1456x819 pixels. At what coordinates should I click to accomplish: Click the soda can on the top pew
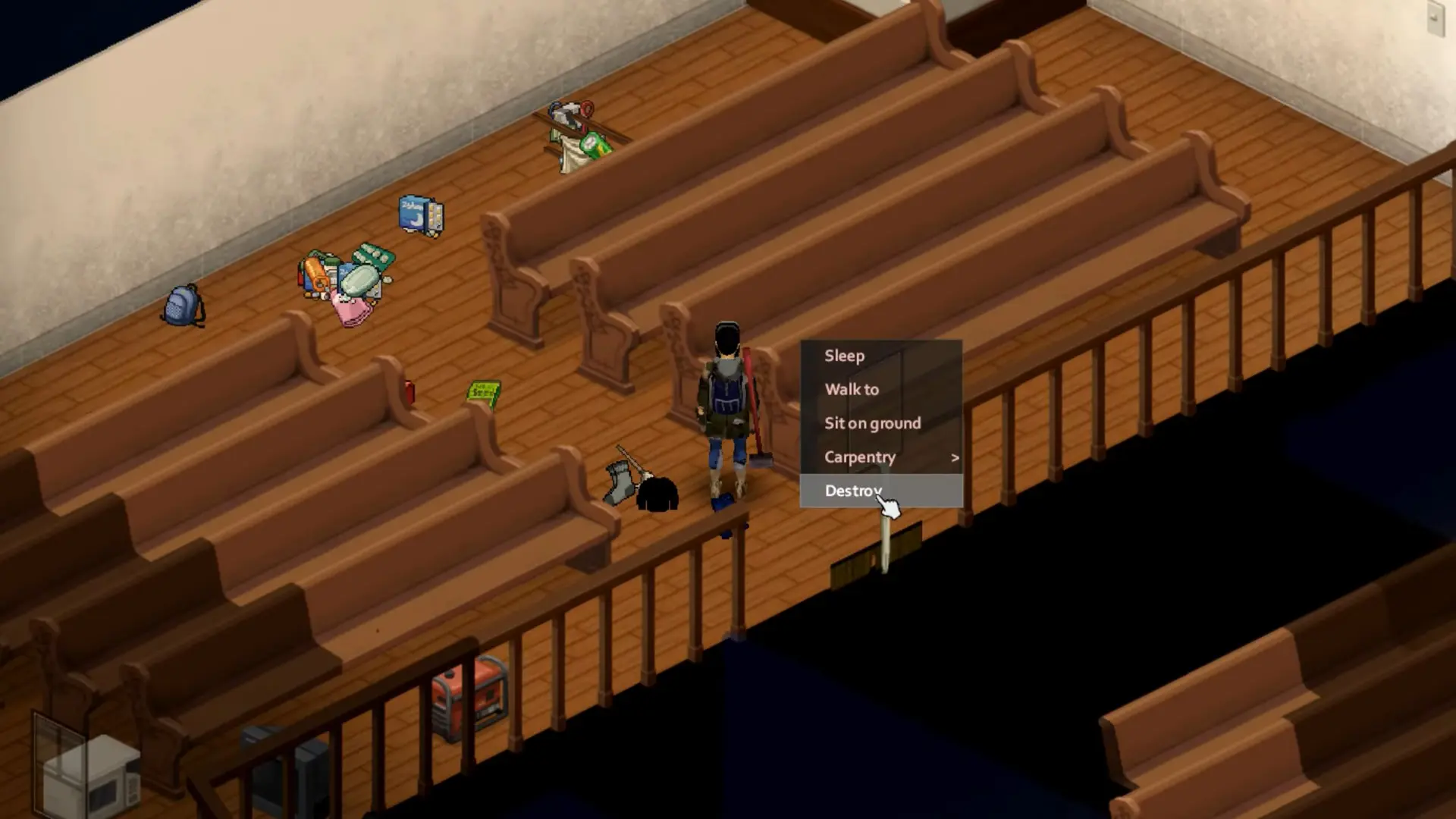[595, 146]
